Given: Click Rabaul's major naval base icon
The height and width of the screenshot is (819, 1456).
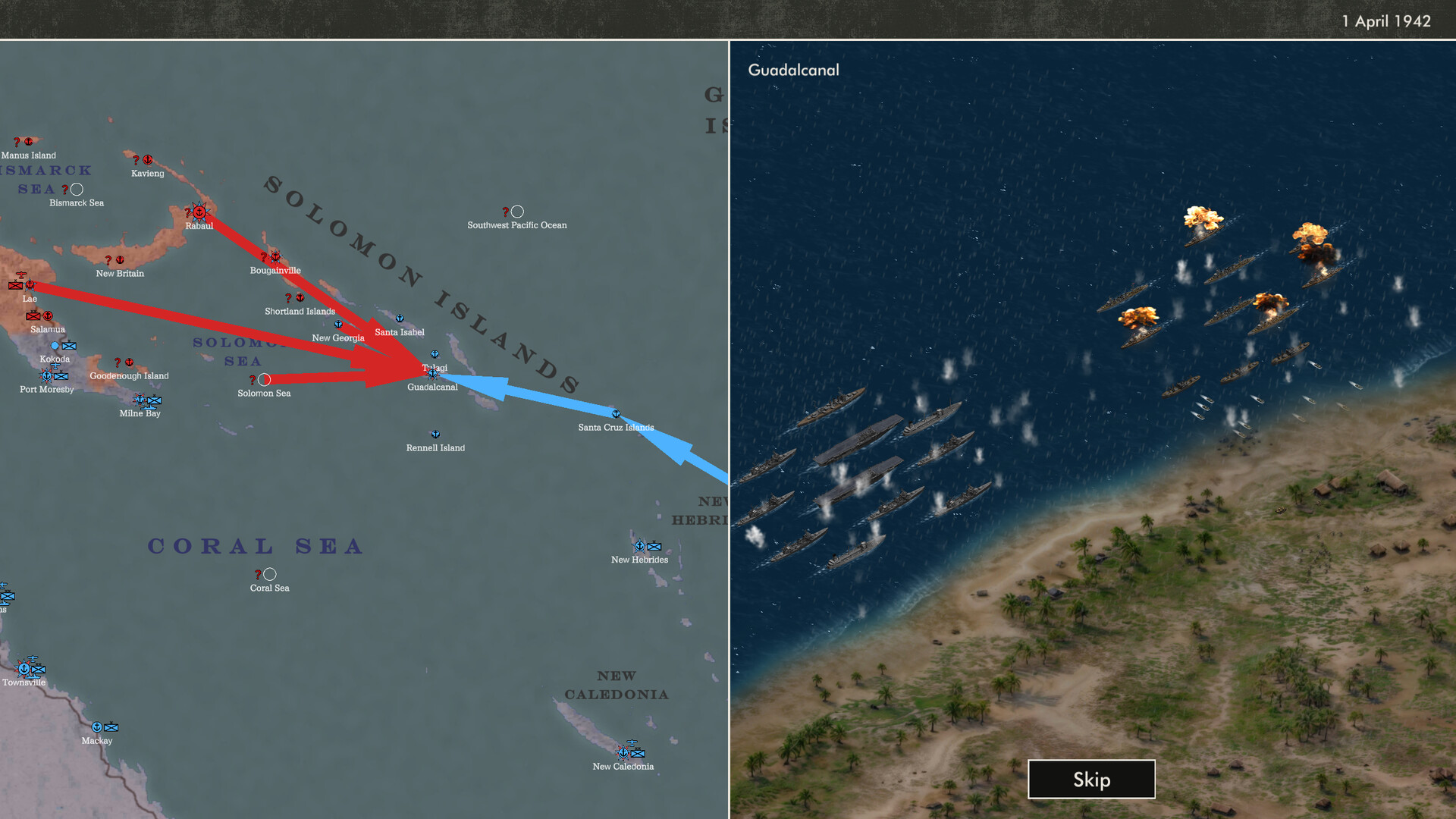Looking at the screenshot, I should pos(199,212).
